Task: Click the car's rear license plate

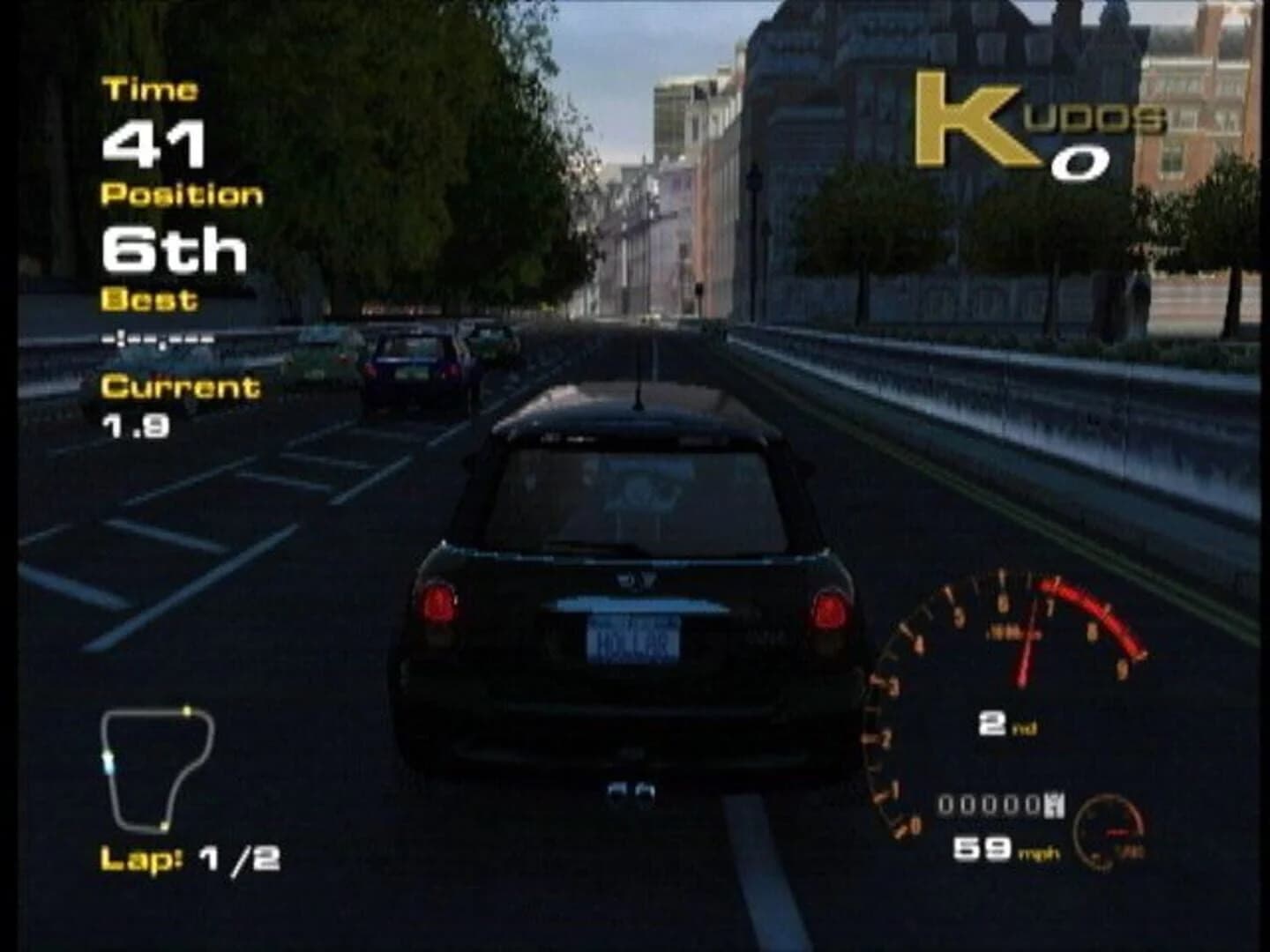Action: point(635,643)
